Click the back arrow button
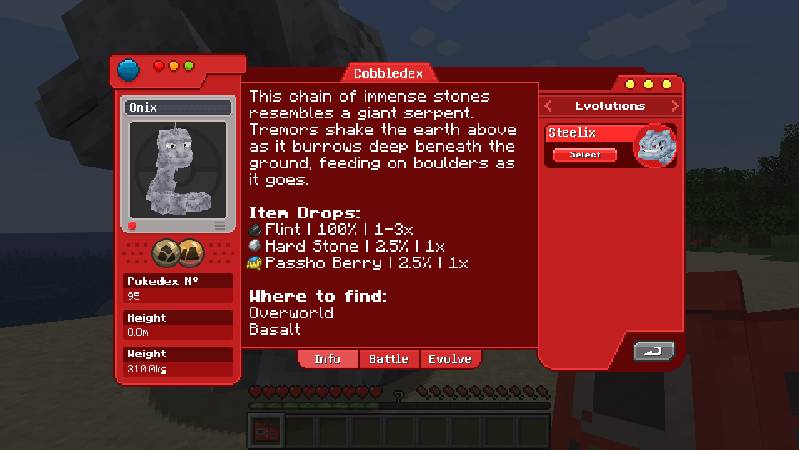This screenshot has height=450, width=799. (654, 351)
